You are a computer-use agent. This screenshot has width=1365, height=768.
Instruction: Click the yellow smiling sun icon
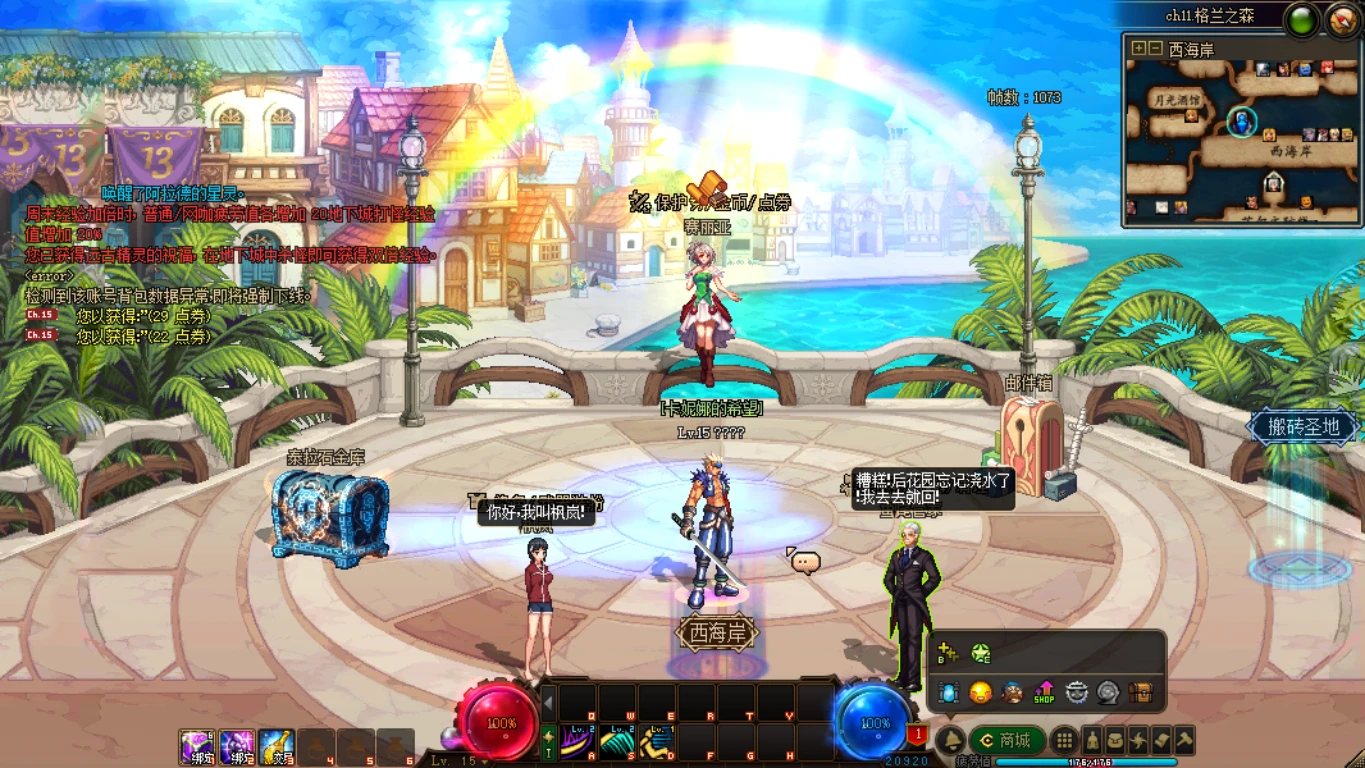(x=980, y=692)
